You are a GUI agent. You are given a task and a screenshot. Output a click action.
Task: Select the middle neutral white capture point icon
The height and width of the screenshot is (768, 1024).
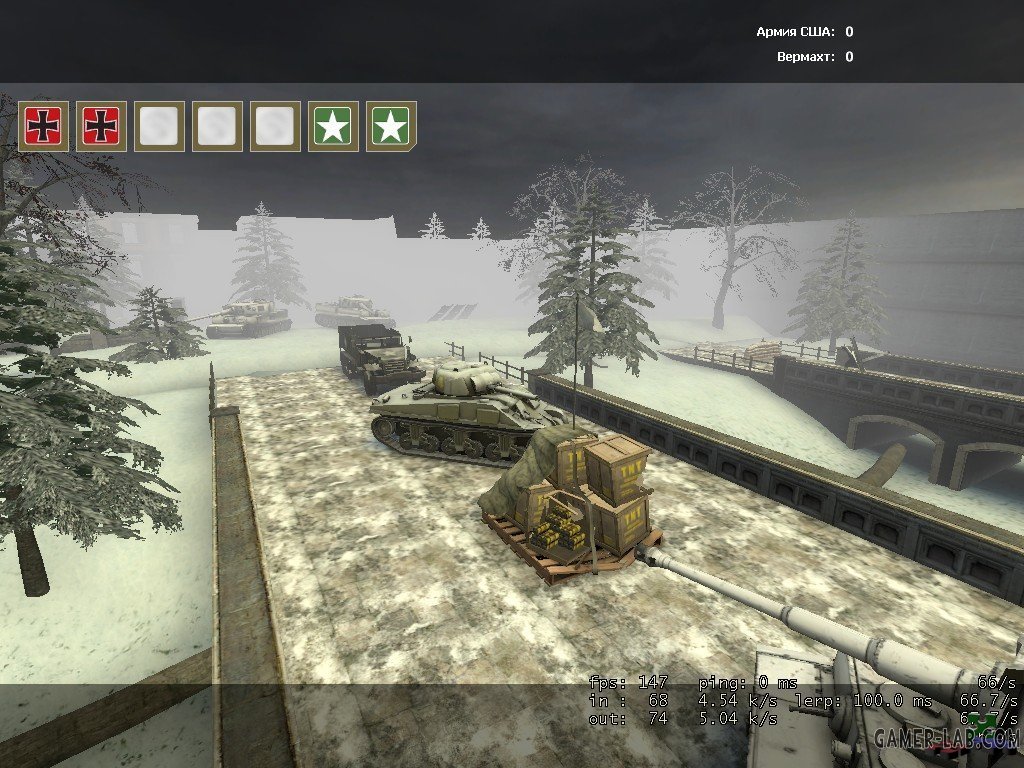coord(217,126)
